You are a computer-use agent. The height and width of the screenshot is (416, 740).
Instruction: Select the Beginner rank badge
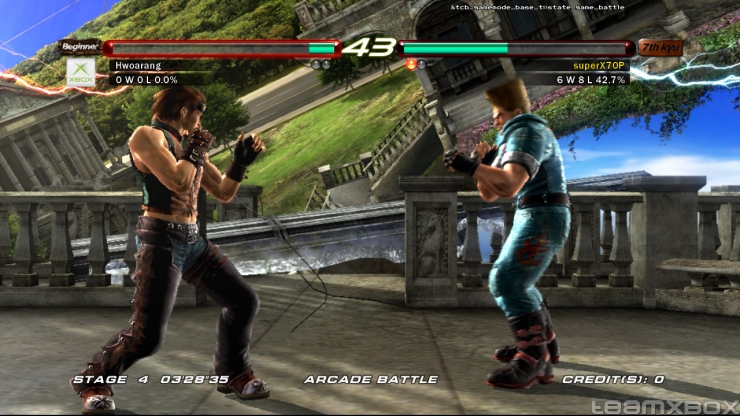[x=79, y=46]
